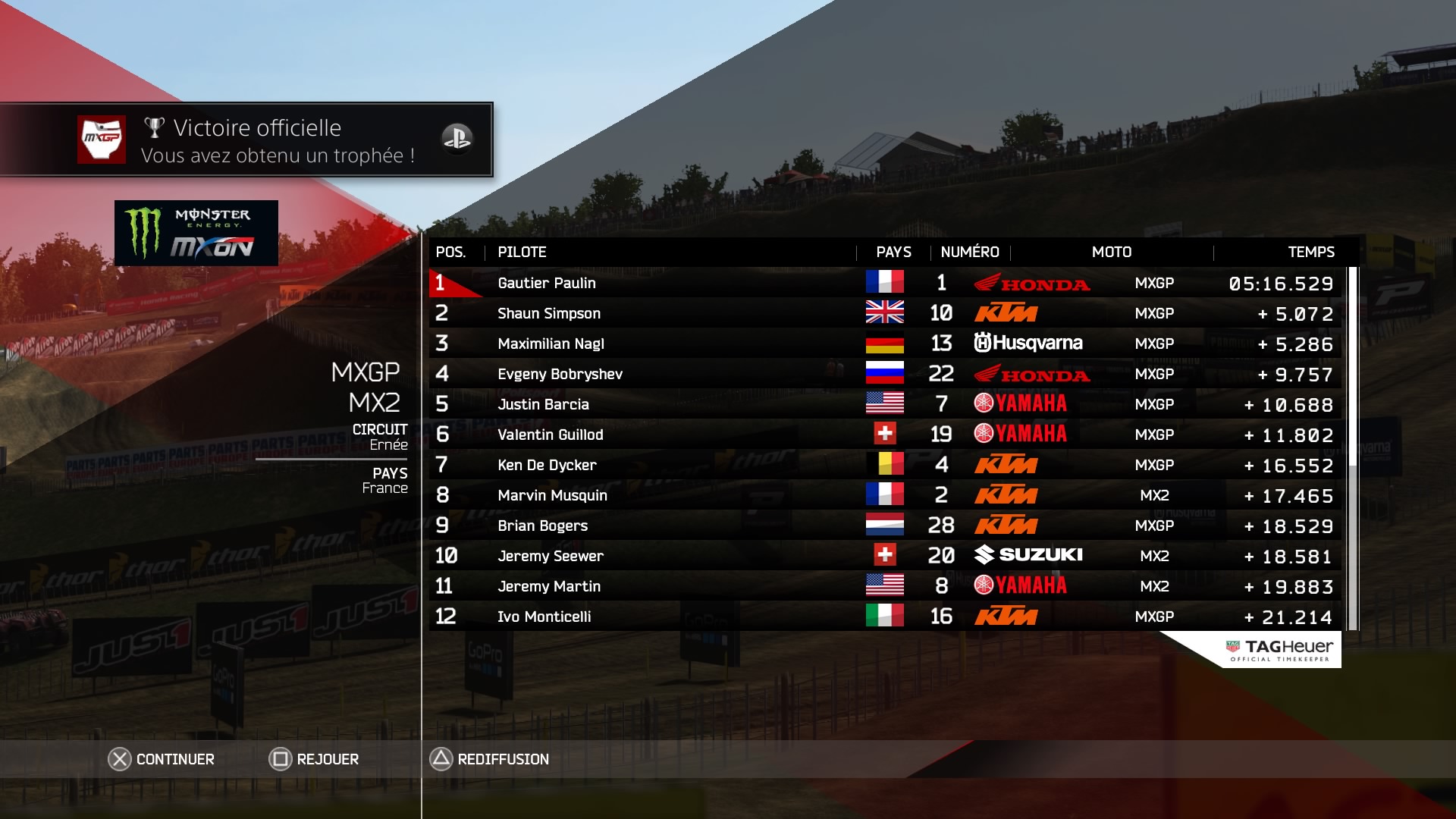Pick Maximilian Nagl in the standings
This screenshot has width=1456, height=819.
[x=551, y=344]
